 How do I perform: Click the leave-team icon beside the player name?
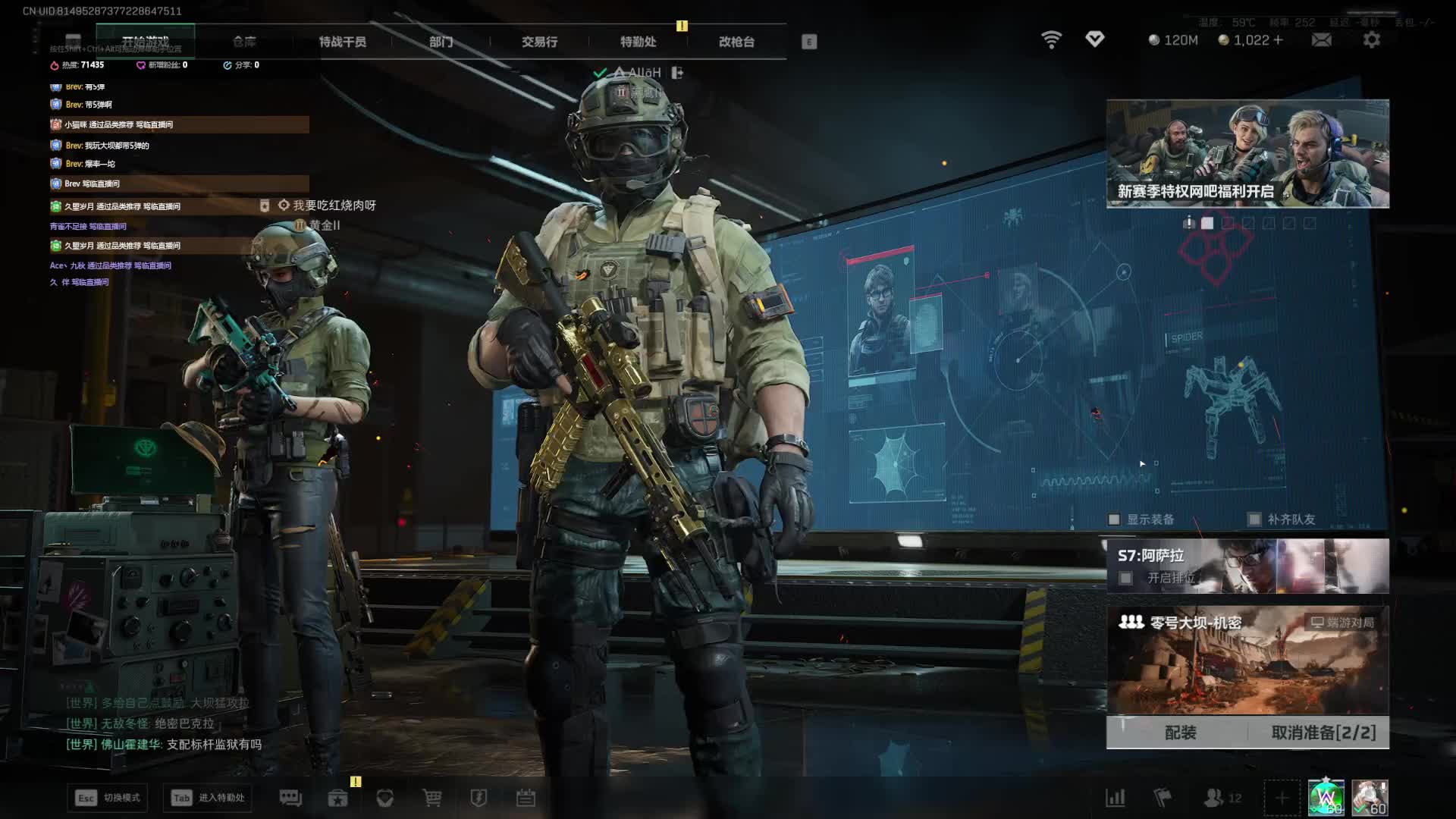pyautogui.click(x=677, y=73)
